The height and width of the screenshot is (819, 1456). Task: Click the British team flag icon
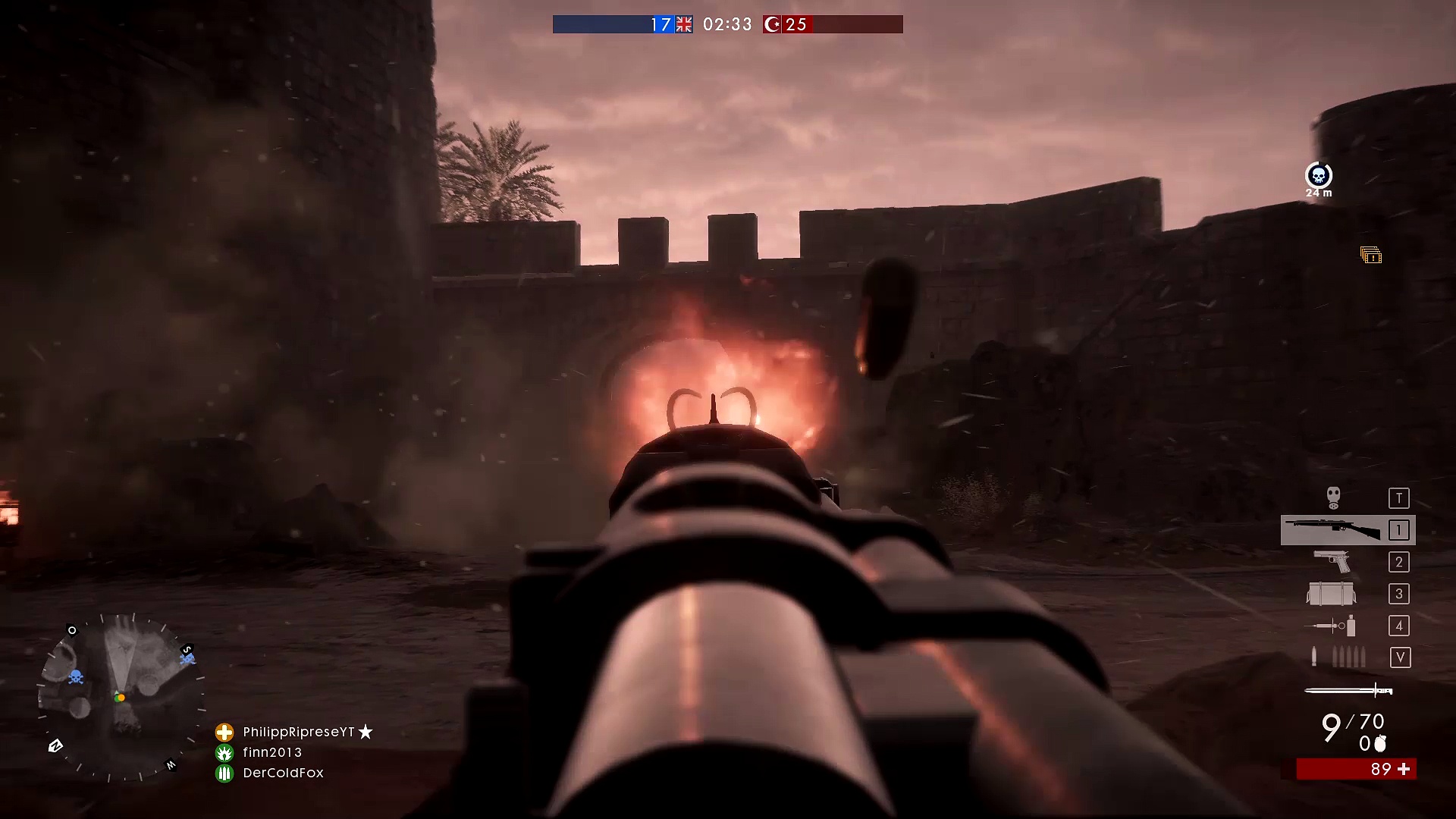[684, 24]
